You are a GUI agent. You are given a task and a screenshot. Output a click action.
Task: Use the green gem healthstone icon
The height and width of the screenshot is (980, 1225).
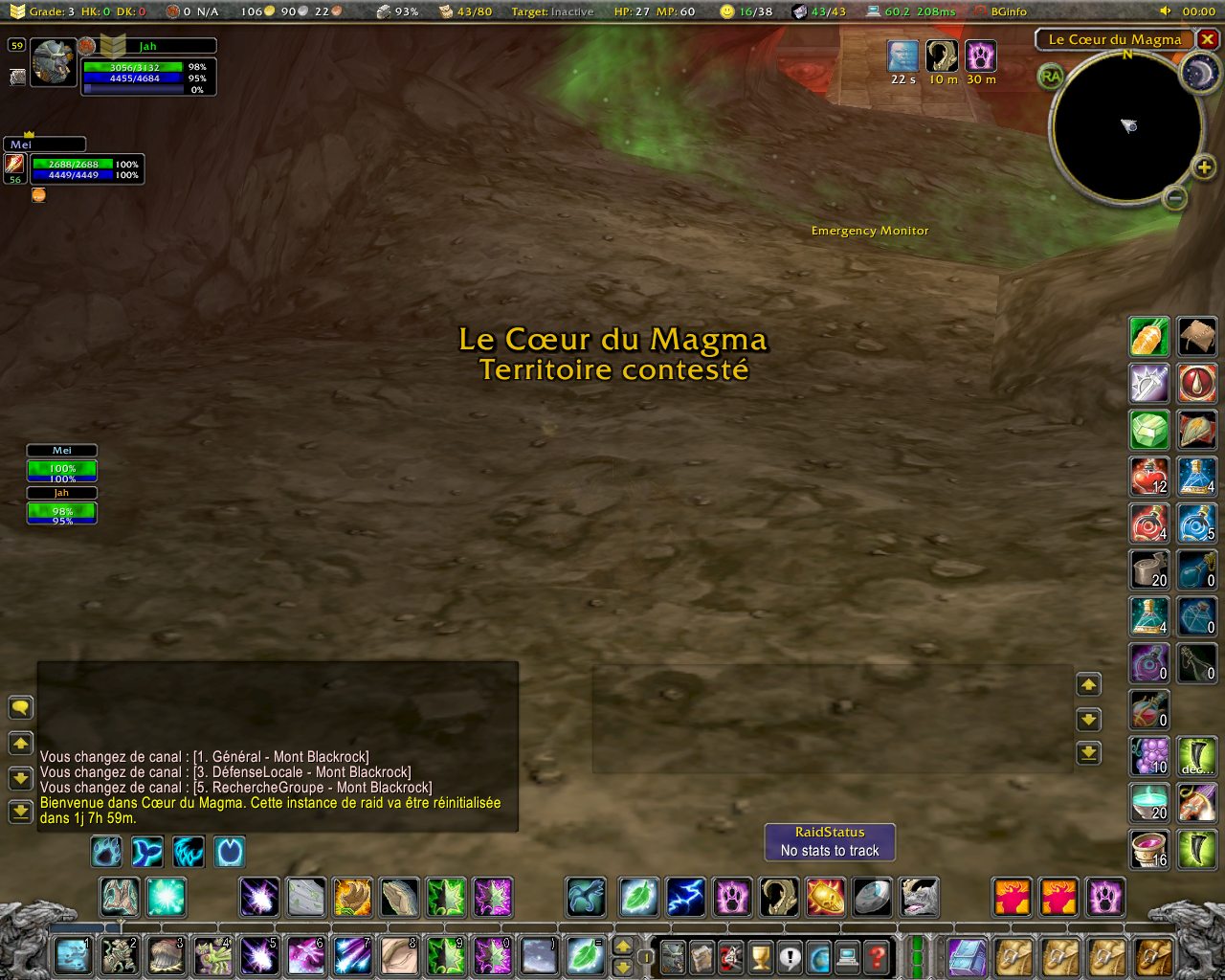pos(1148,430)
